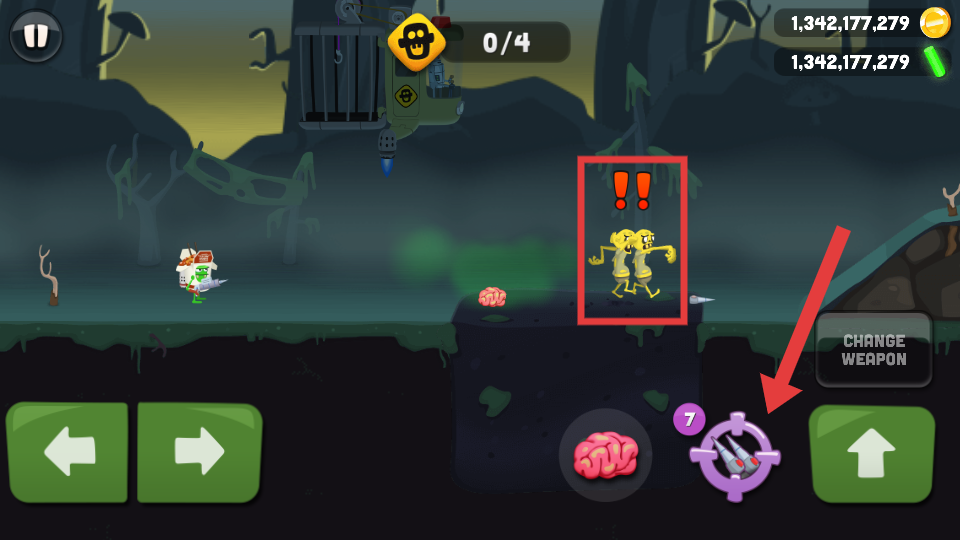Fire the harpoon with the purple crosshair button
This screenshot has height=540, width=960.
[736, 456]
